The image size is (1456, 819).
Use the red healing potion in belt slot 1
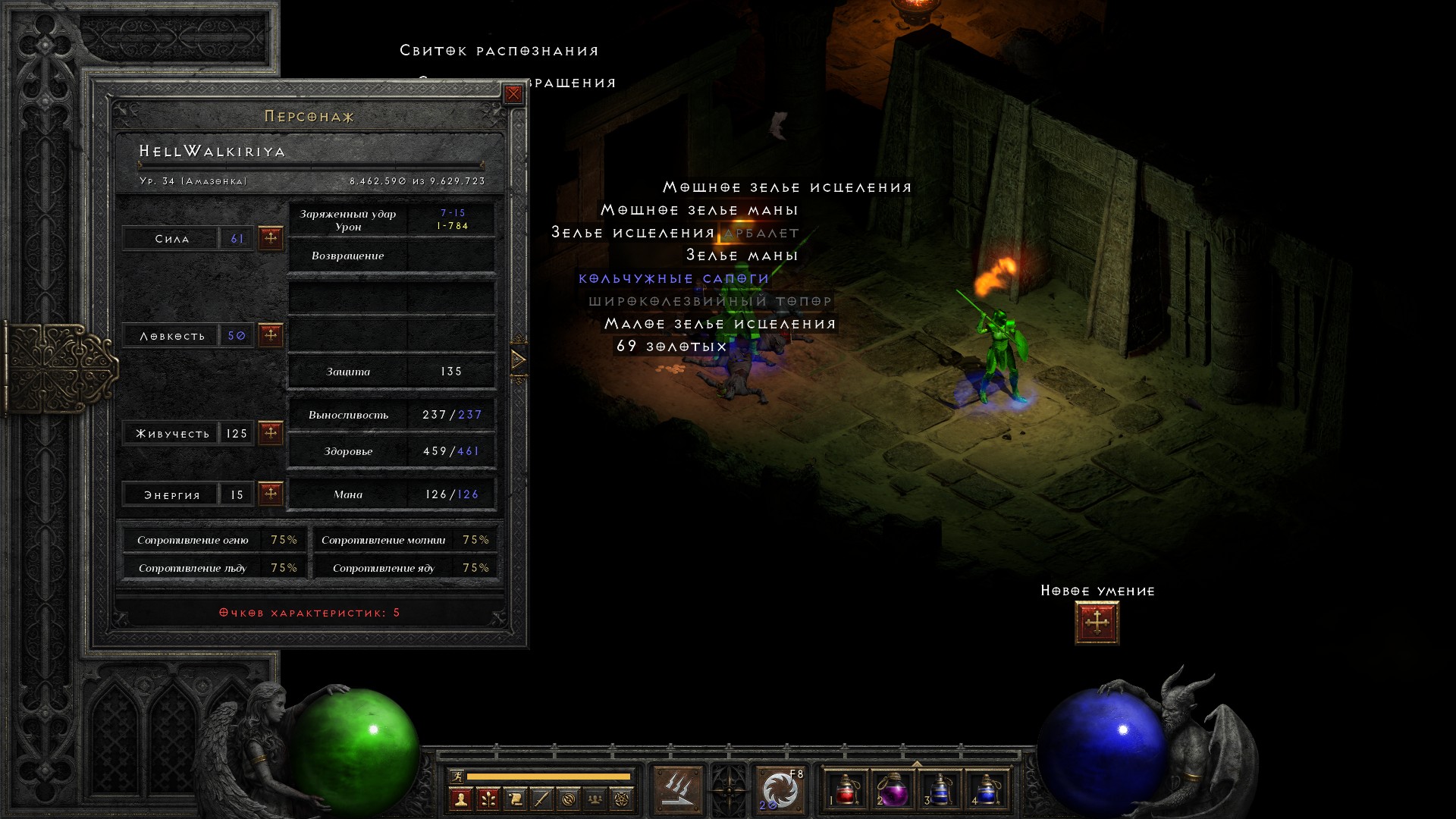[x=846, y=790]
